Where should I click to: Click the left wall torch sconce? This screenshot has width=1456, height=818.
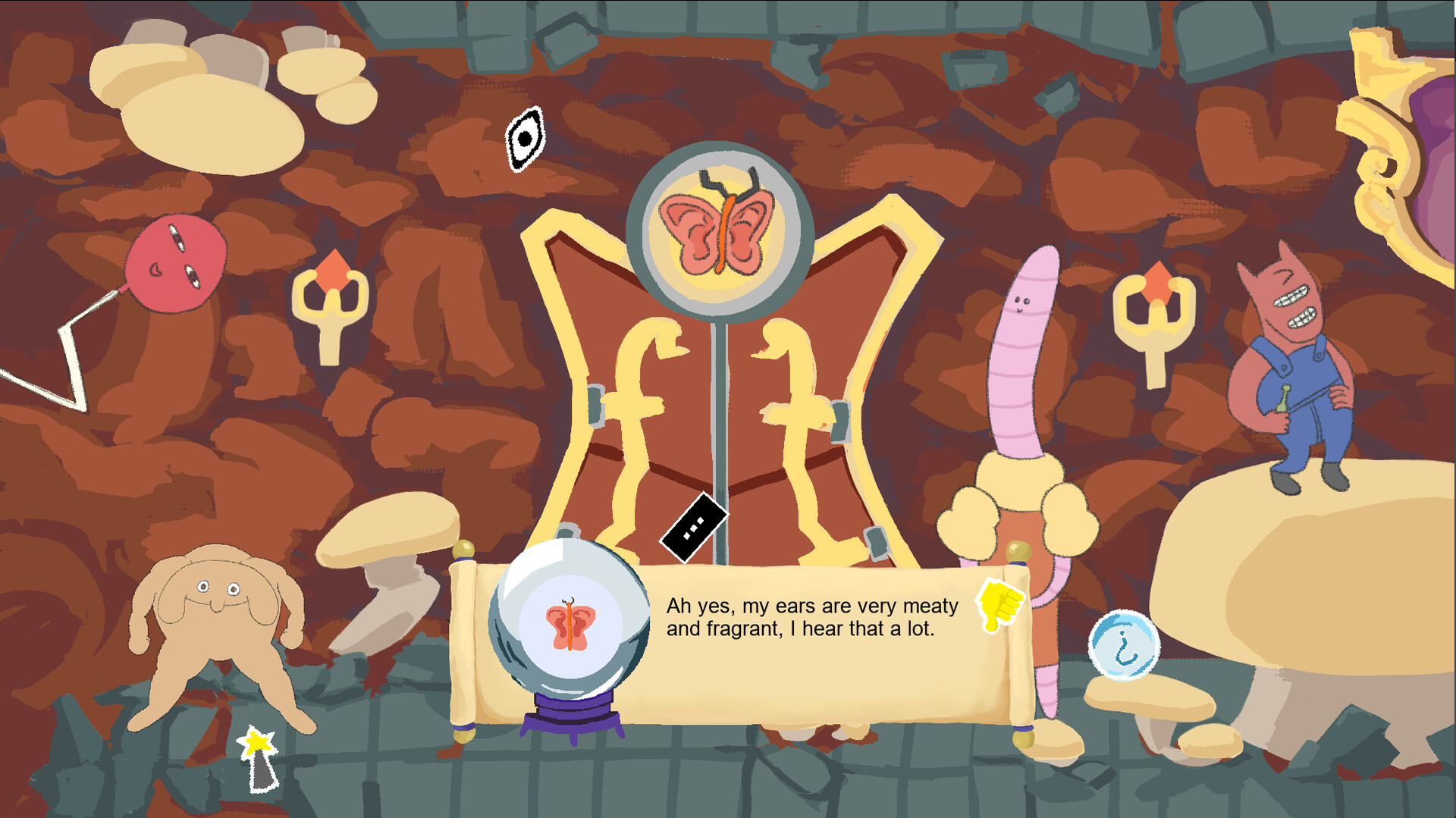334,303
